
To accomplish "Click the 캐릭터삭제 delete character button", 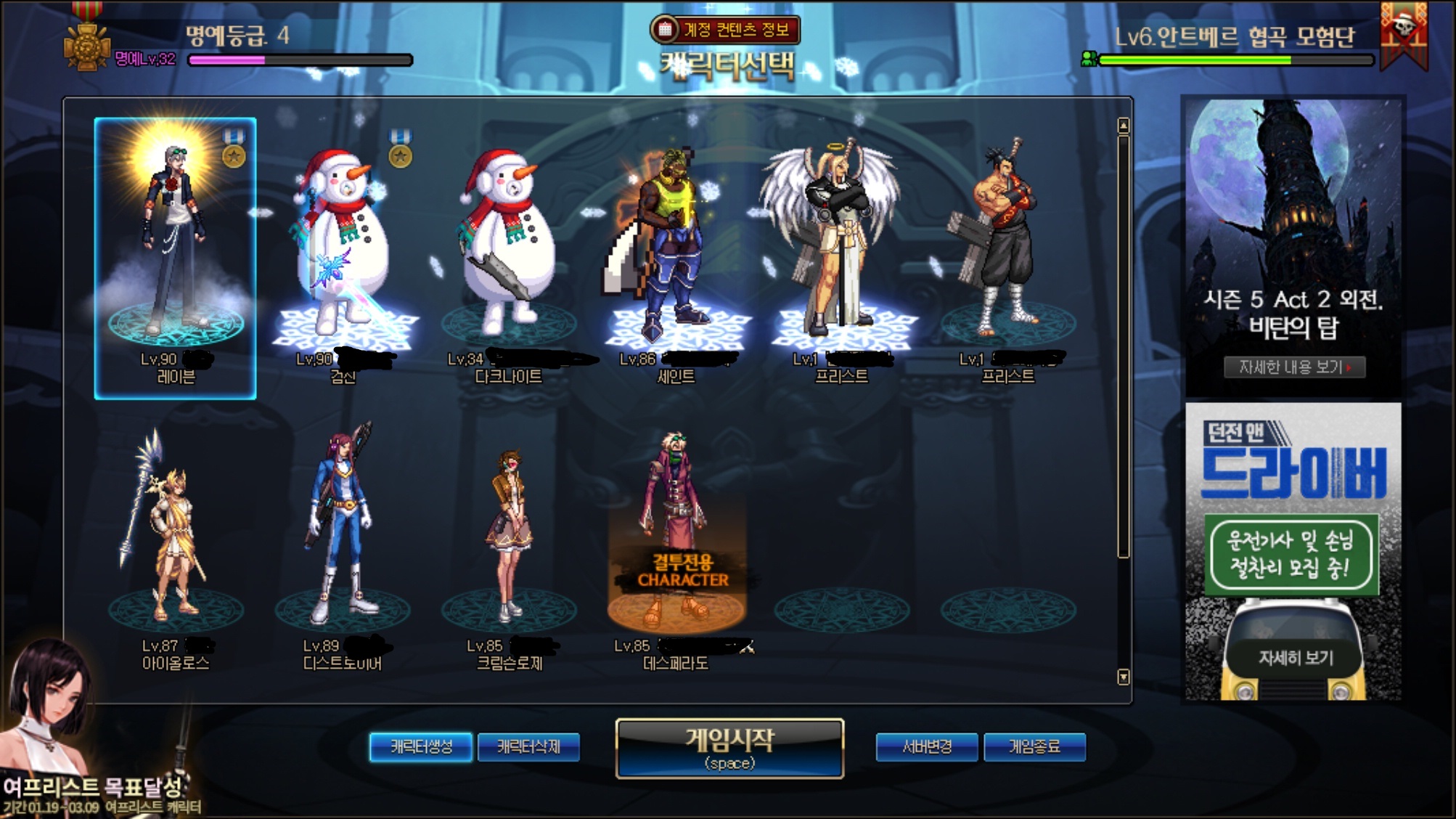I will click(528, 747).
